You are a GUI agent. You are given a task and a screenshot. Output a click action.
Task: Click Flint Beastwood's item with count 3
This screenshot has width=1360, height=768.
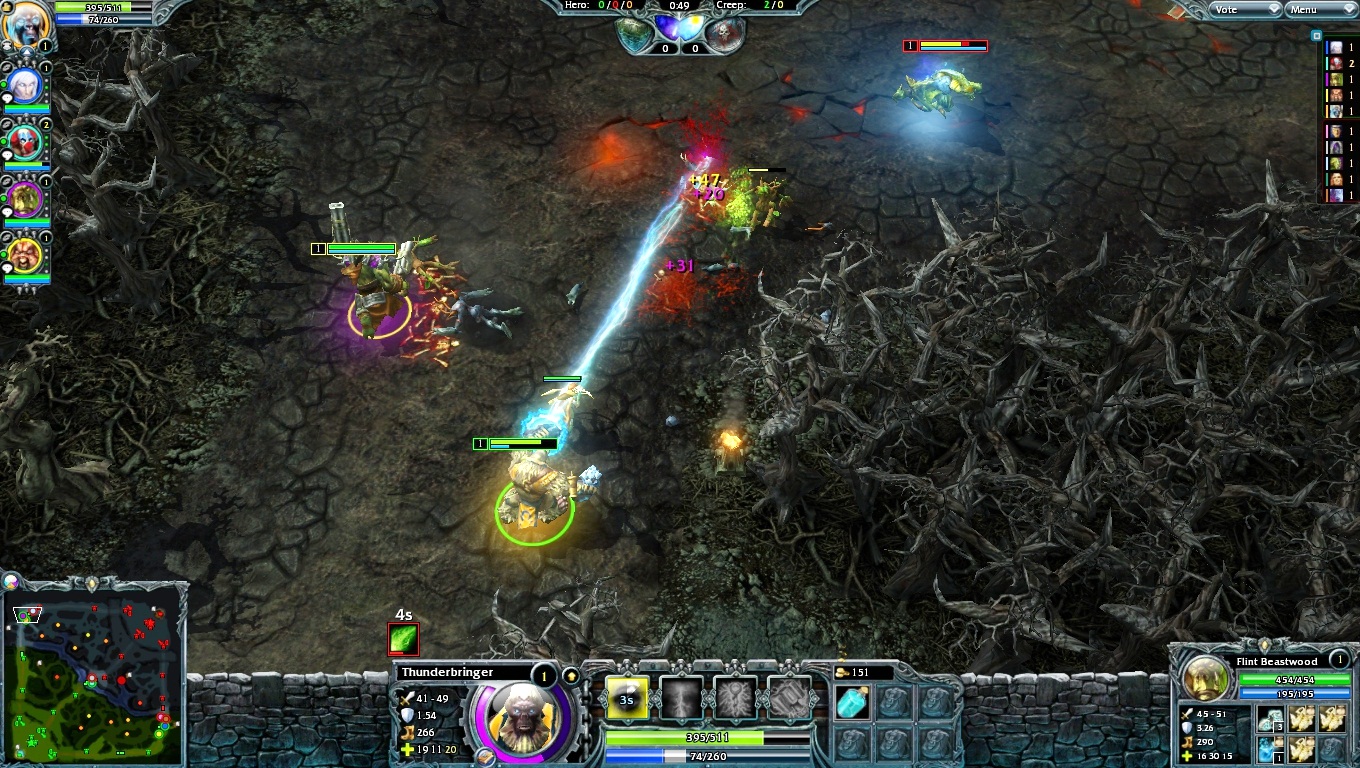pos(1272,718)
